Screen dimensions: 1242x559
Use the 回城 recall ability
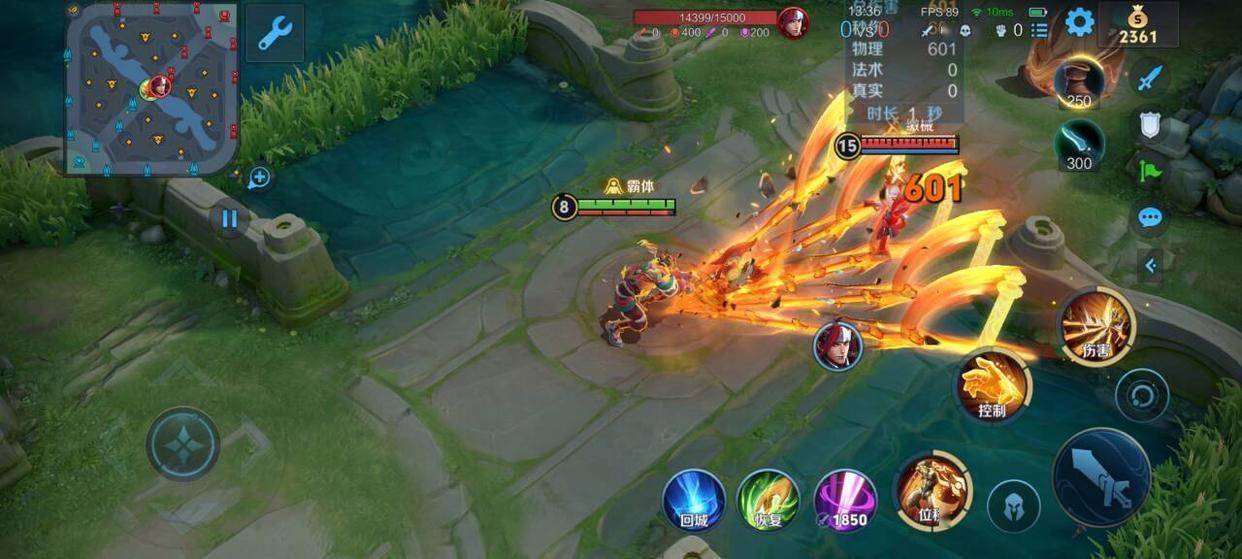[x=694, y=499]
